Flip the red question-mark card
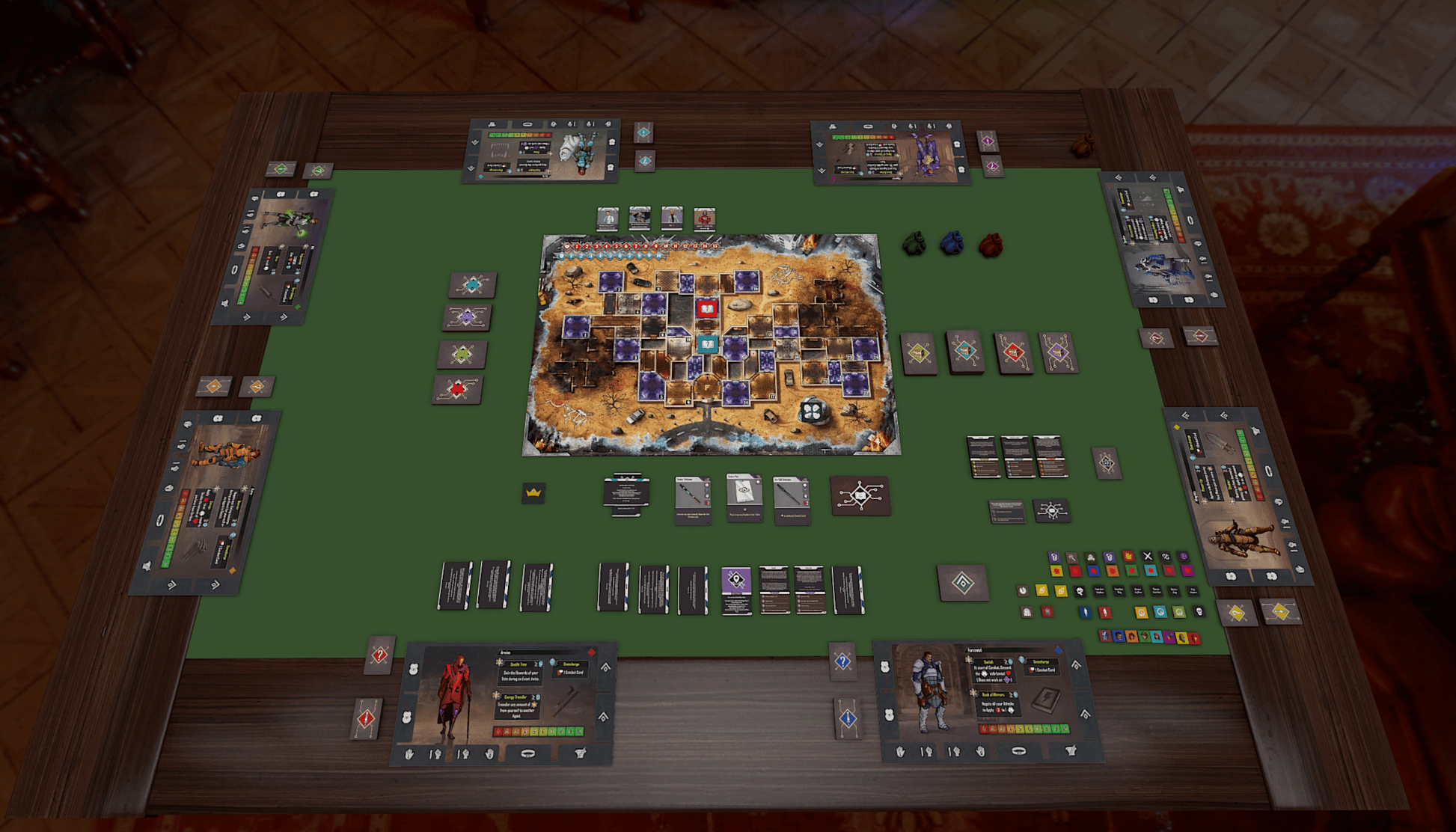The width and height of the screenshot is (1456, 832). 380,656
